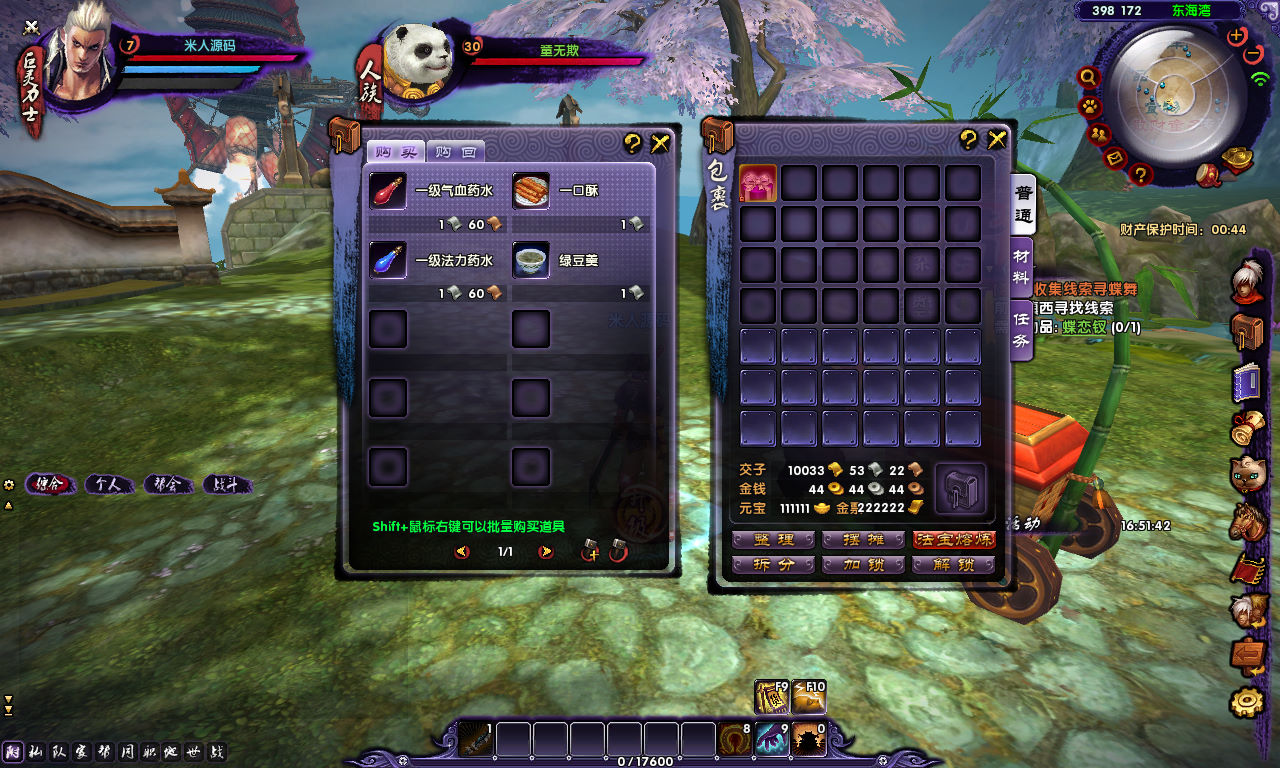Select the 一级气血药水 red potion in shop
The image size is (1280, 768).
pyautogui.click(x=388, y=191)
